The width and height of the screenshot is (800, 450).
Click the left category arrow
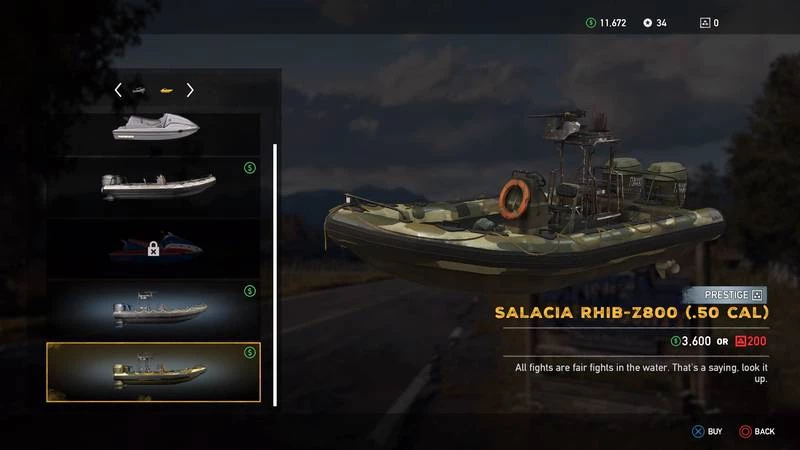point(118,90)
